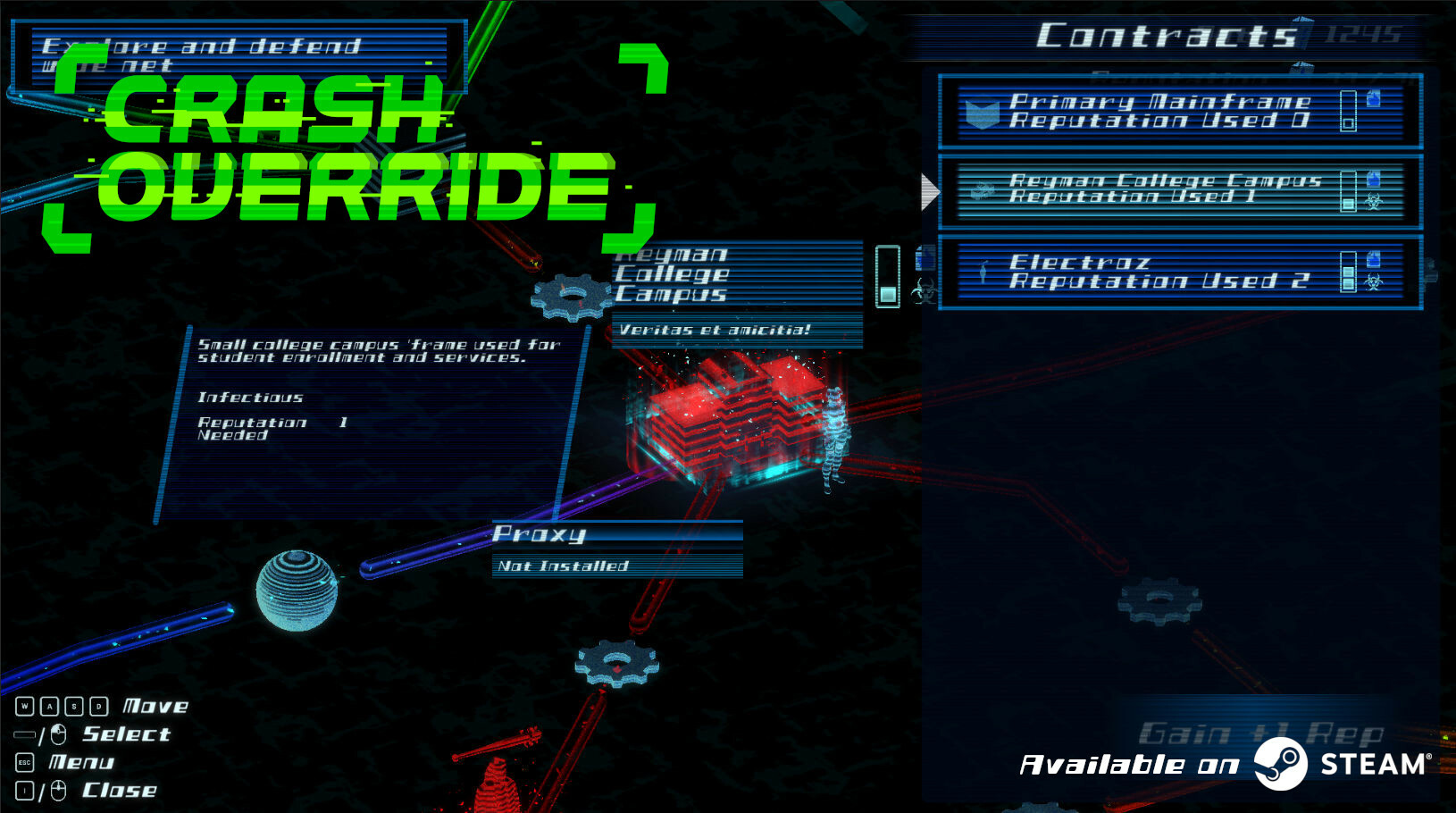
Task: Select the biohazard icon beside the campus meter
Action: (x=922, y=290)
